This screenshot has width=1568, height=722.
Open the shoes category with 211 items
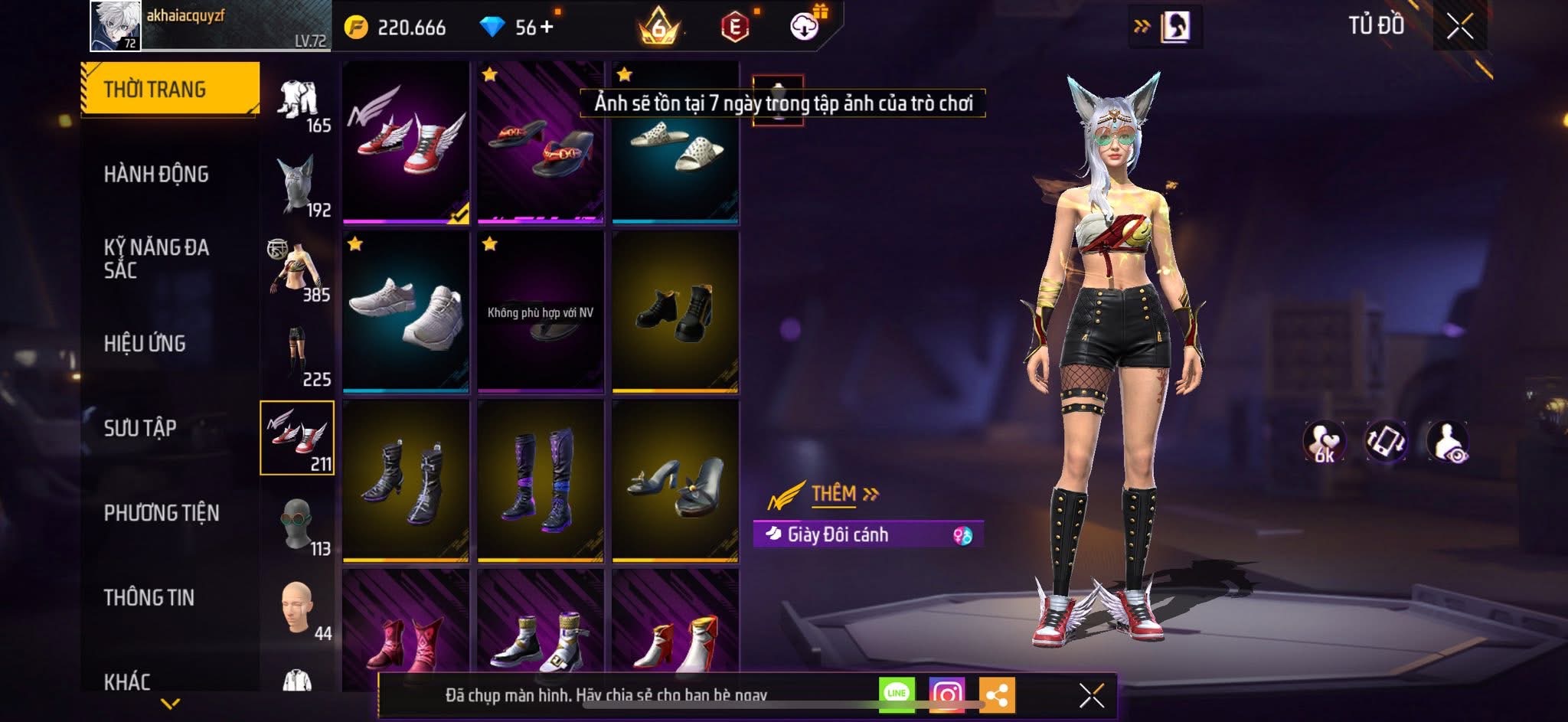click(x=297, y=437)
